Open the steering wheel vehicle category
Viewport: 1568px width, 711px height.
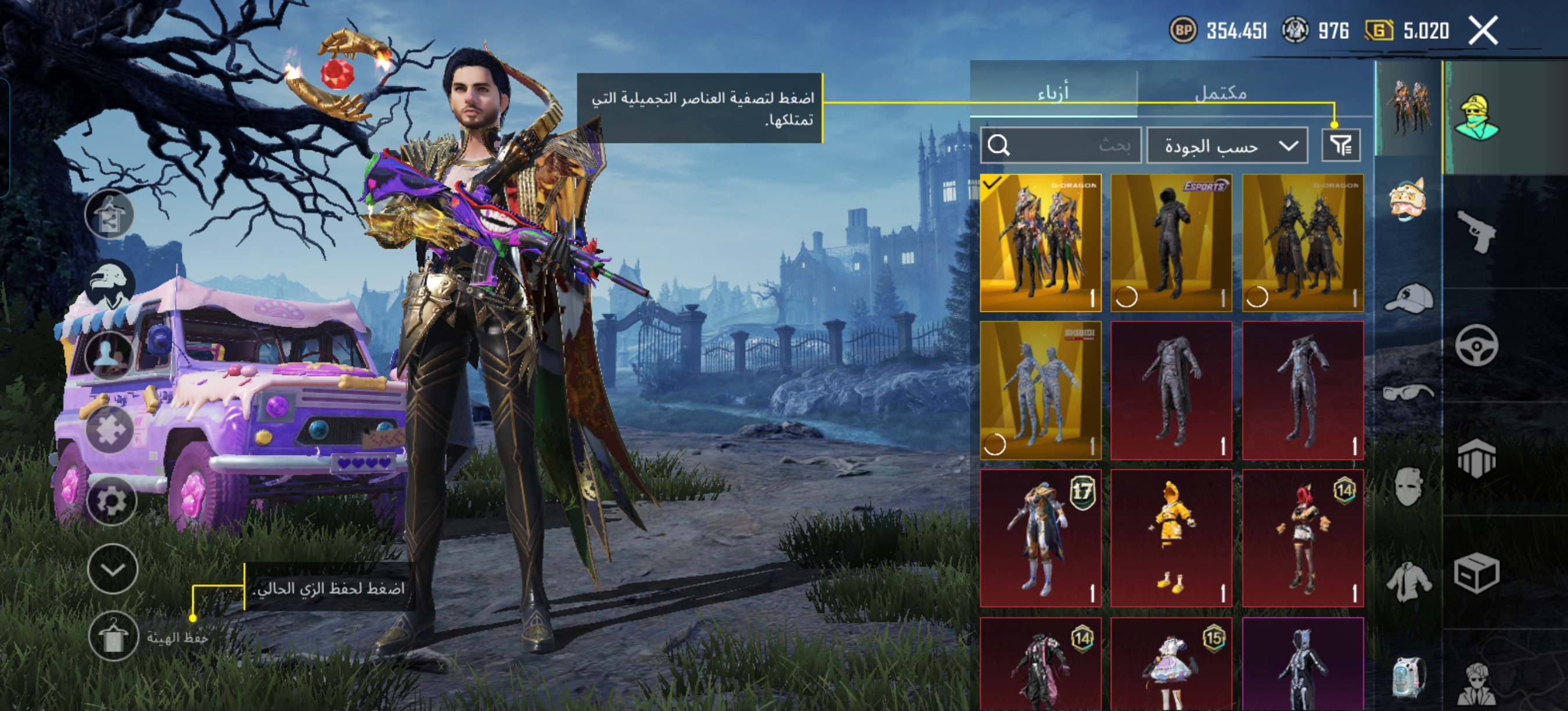point(1476,345)
